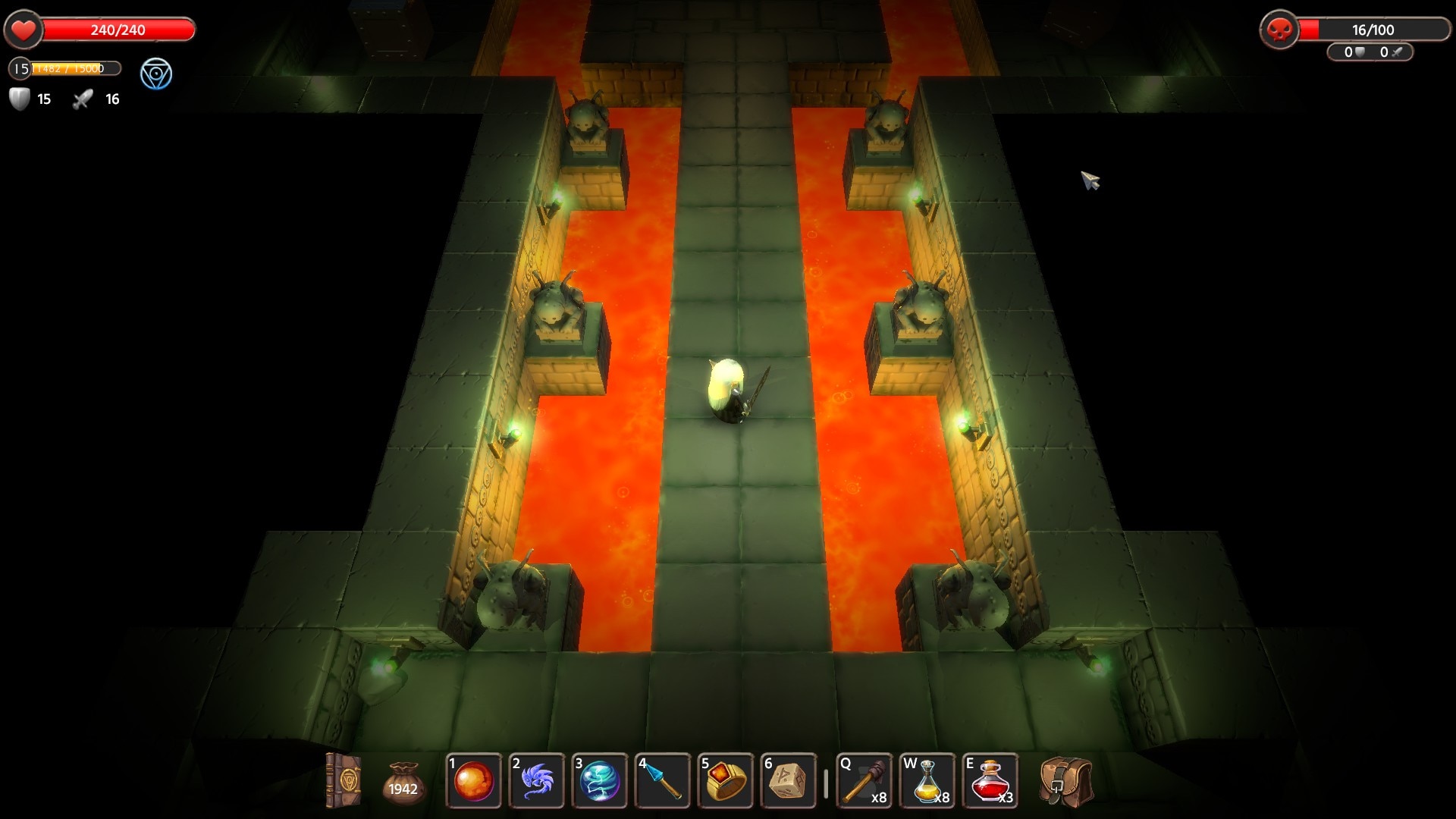Select the torch consumable in slot Q
Image resolution: width=1456 pixels, height=819 pixels.
click(864, 781)
